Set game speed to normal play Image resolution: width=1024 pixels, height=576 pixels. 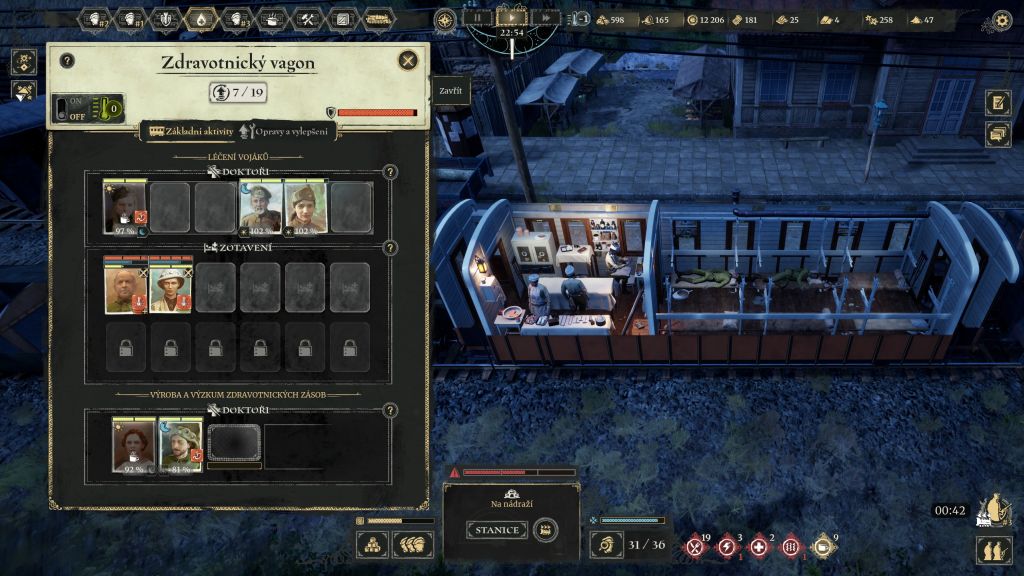[x=512, y=17]
